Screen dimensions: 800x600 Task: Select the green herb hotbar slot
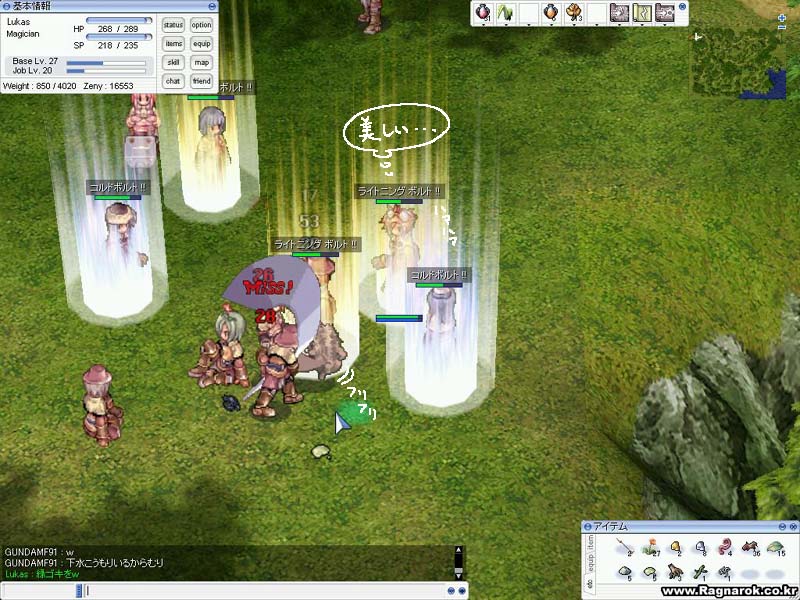[x=505, y=13]
